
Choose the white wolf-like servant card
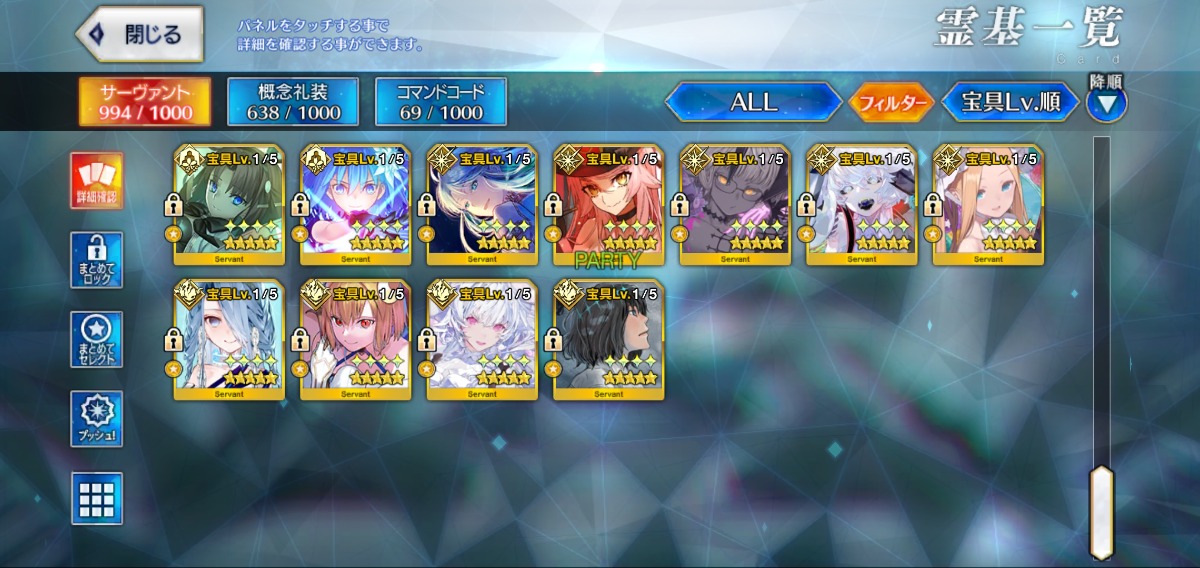tap(862, 205)
